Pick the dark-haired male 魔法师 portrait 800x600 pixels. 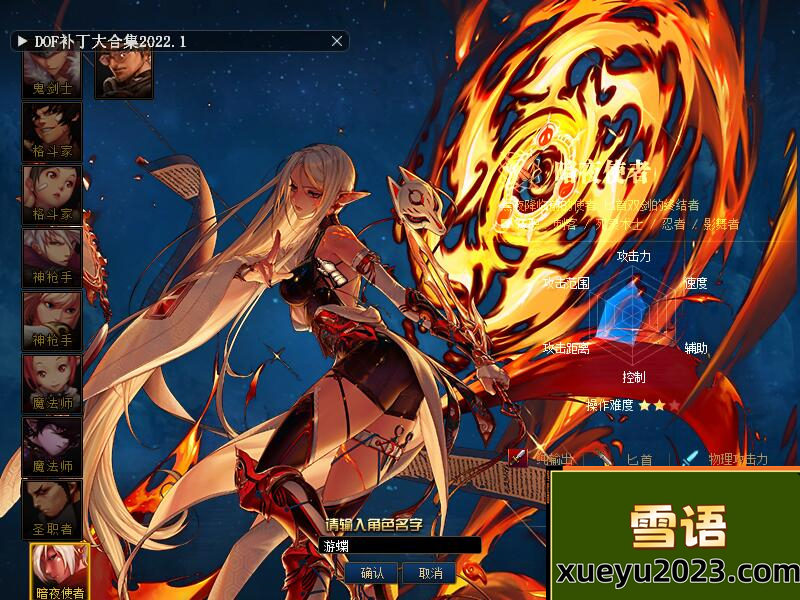click(x=52, y=447)
